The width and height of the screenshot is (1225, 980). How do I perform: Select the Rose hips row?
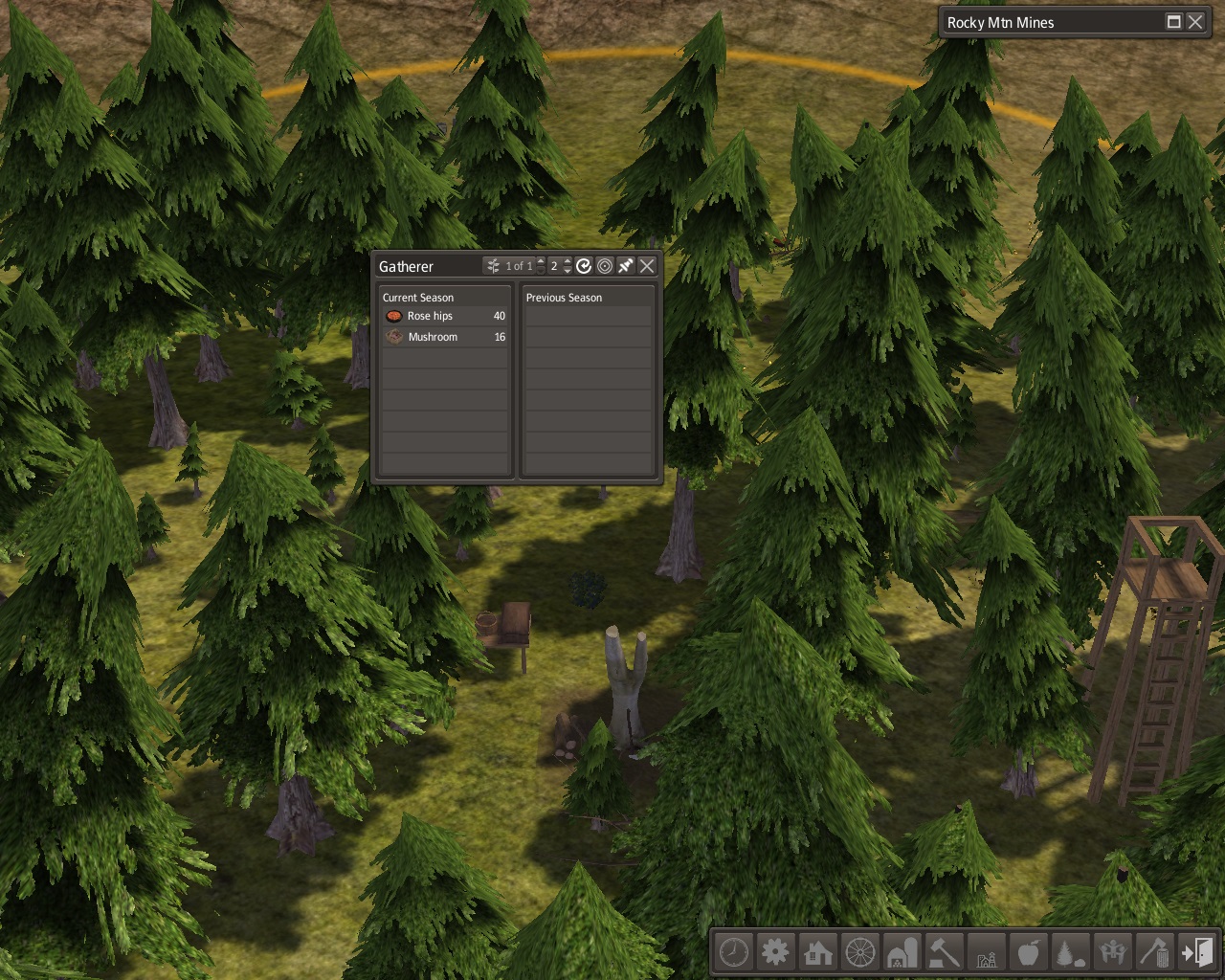[445, 316]
